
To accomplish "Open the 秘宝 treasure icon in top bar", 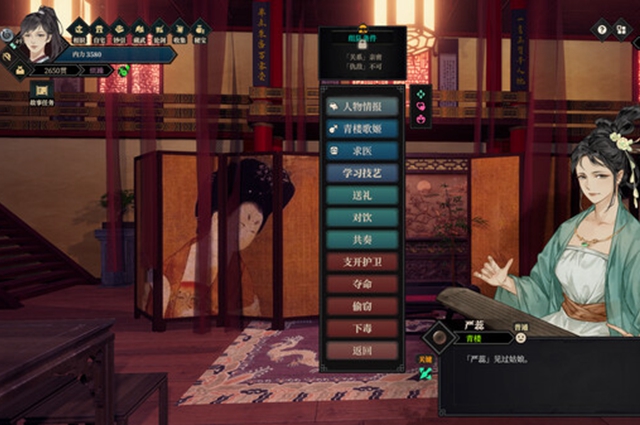I will click(x=199, y=29).
